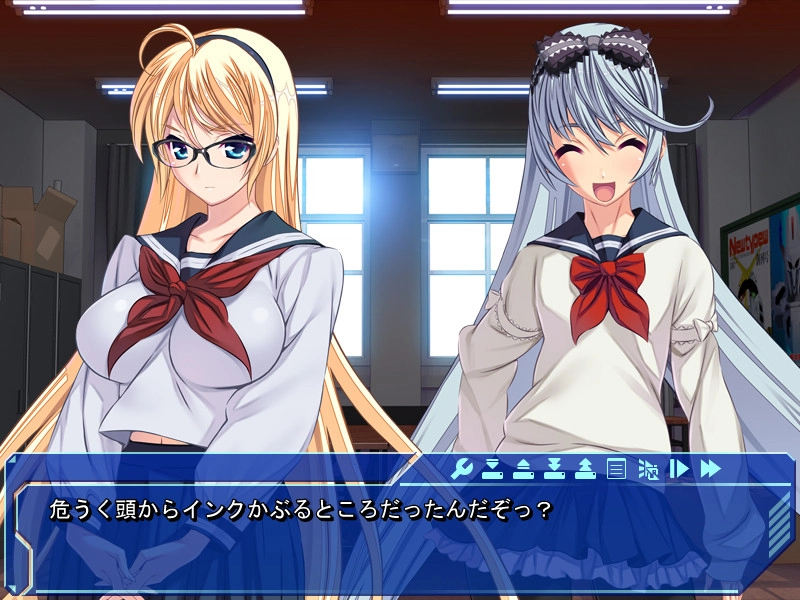Activate skip with the fast-forward icon
The image size is (800, 600).
pyautogui.click(x=710, y=468)
